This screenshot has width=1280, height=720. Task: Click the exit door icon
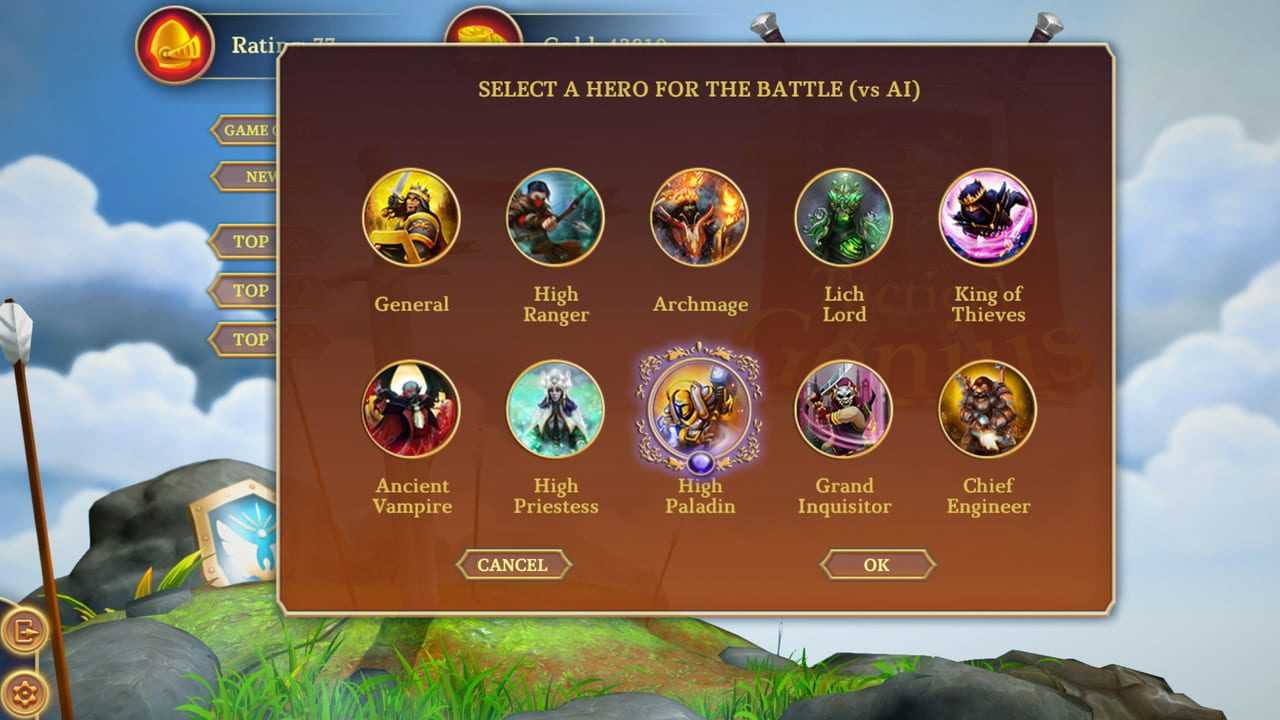point(24,631)
